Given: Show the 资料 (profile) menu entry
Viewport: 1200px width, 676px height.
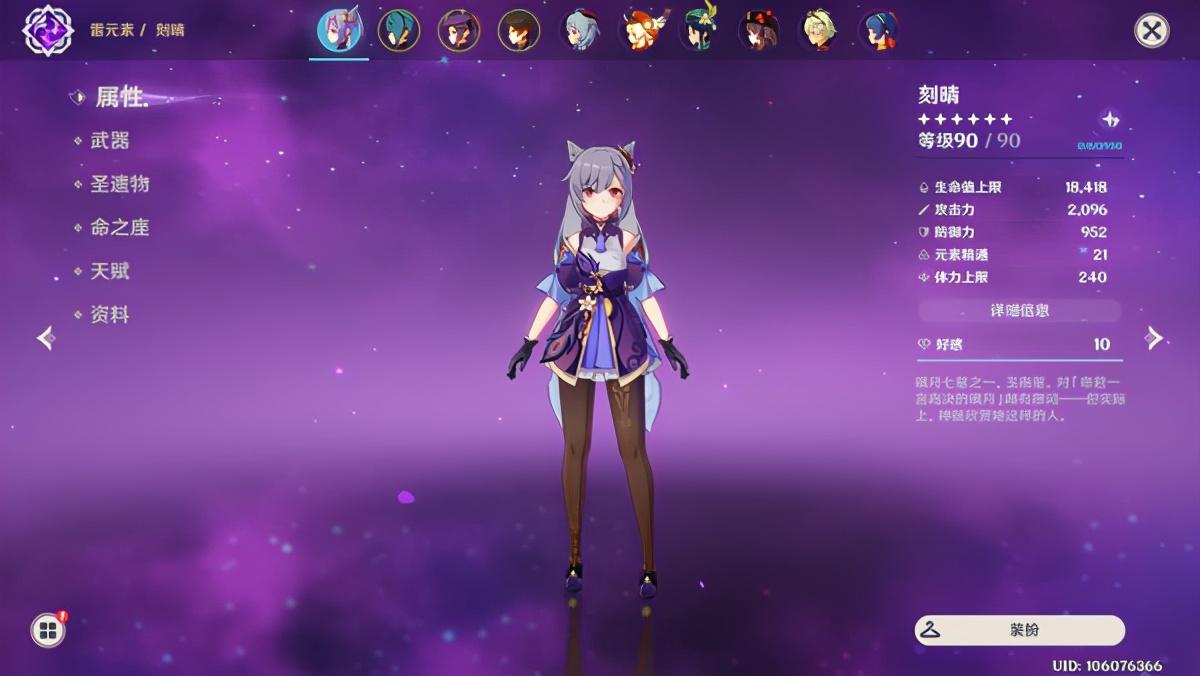Looking at the screenshot, I should (x=110, y=315).
